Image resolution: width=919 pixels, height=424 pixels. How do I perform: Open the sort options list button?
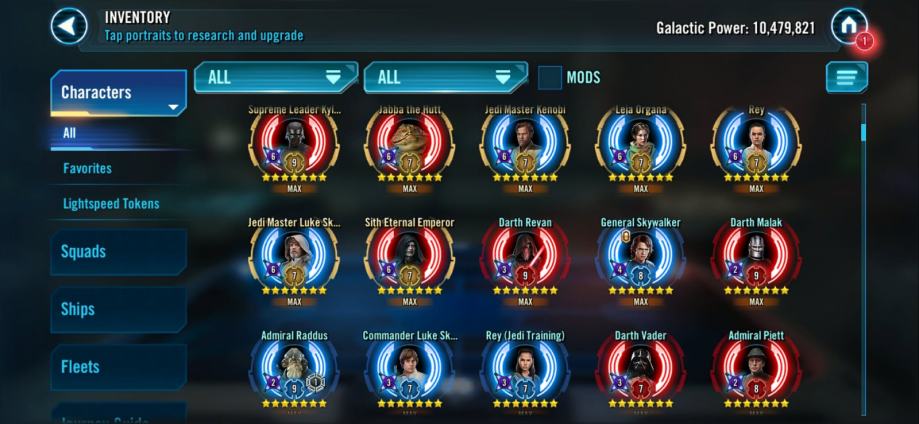(846, 77)
